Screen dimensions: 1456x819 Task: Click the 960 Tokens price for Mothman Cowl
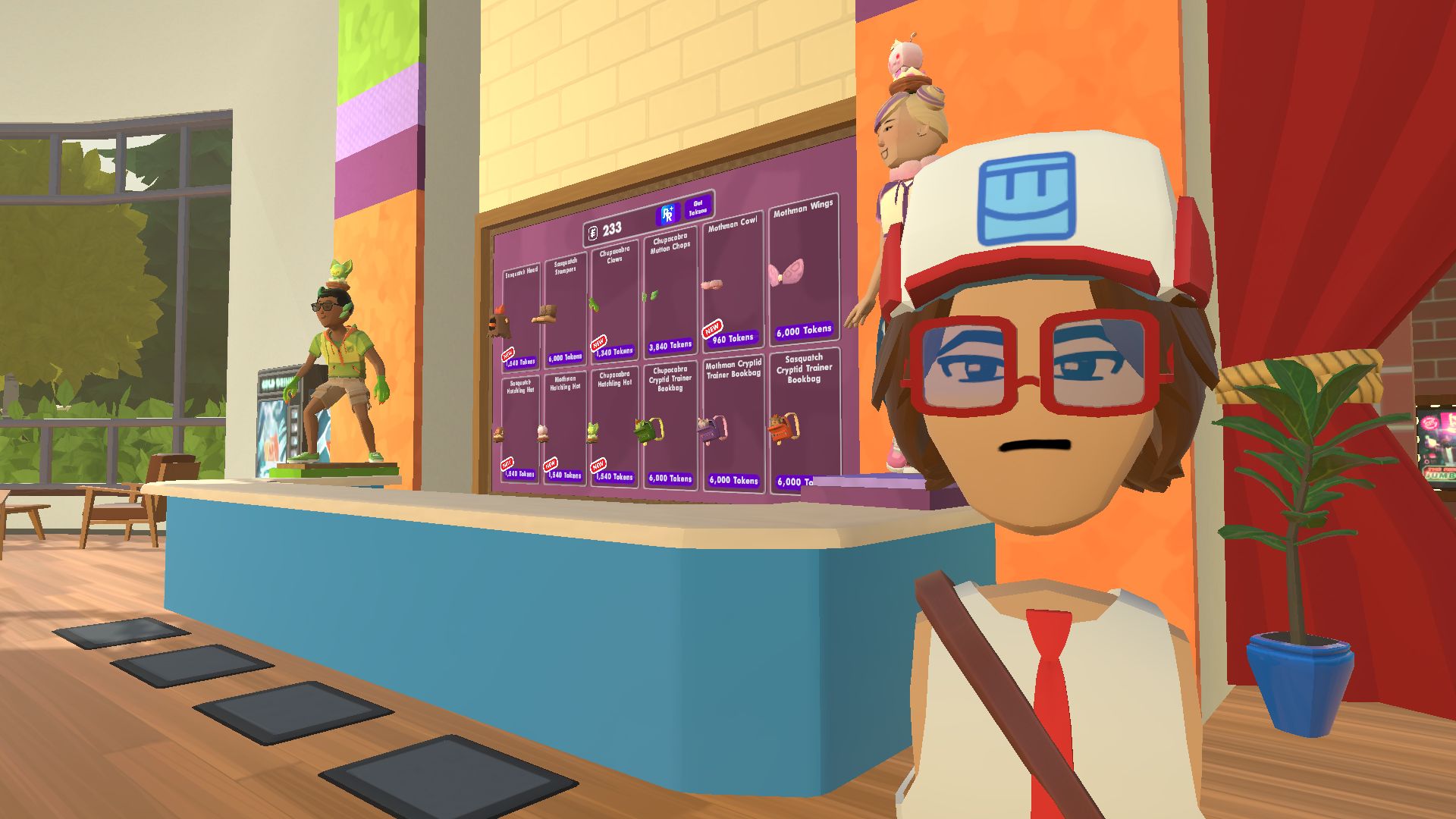733,338
